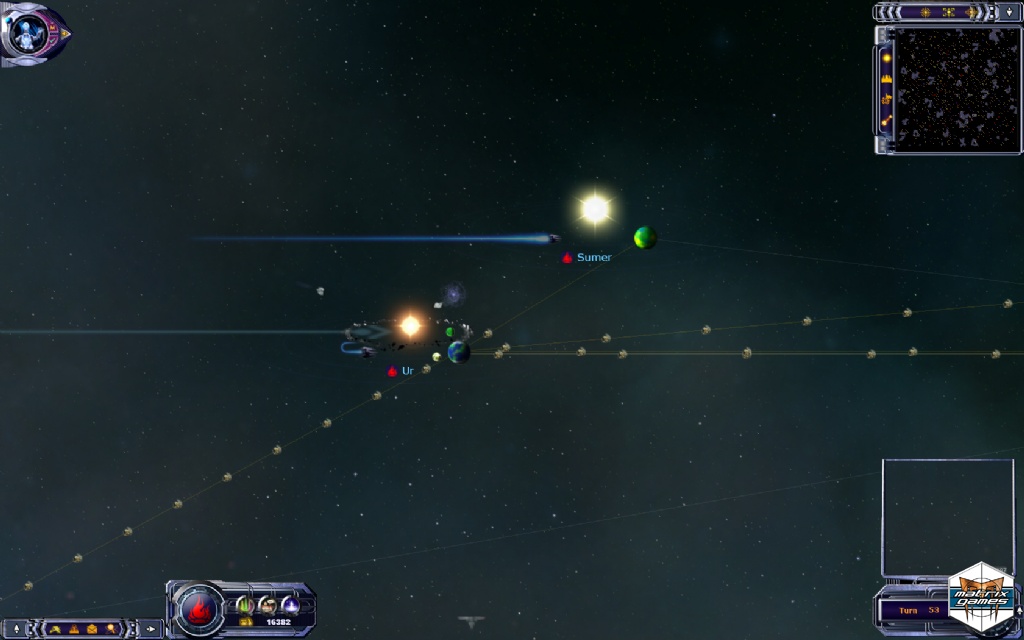The height and width of the screenshot is (640, 1024).
Task: Open the blue research orb
Action: pos(291,604)
